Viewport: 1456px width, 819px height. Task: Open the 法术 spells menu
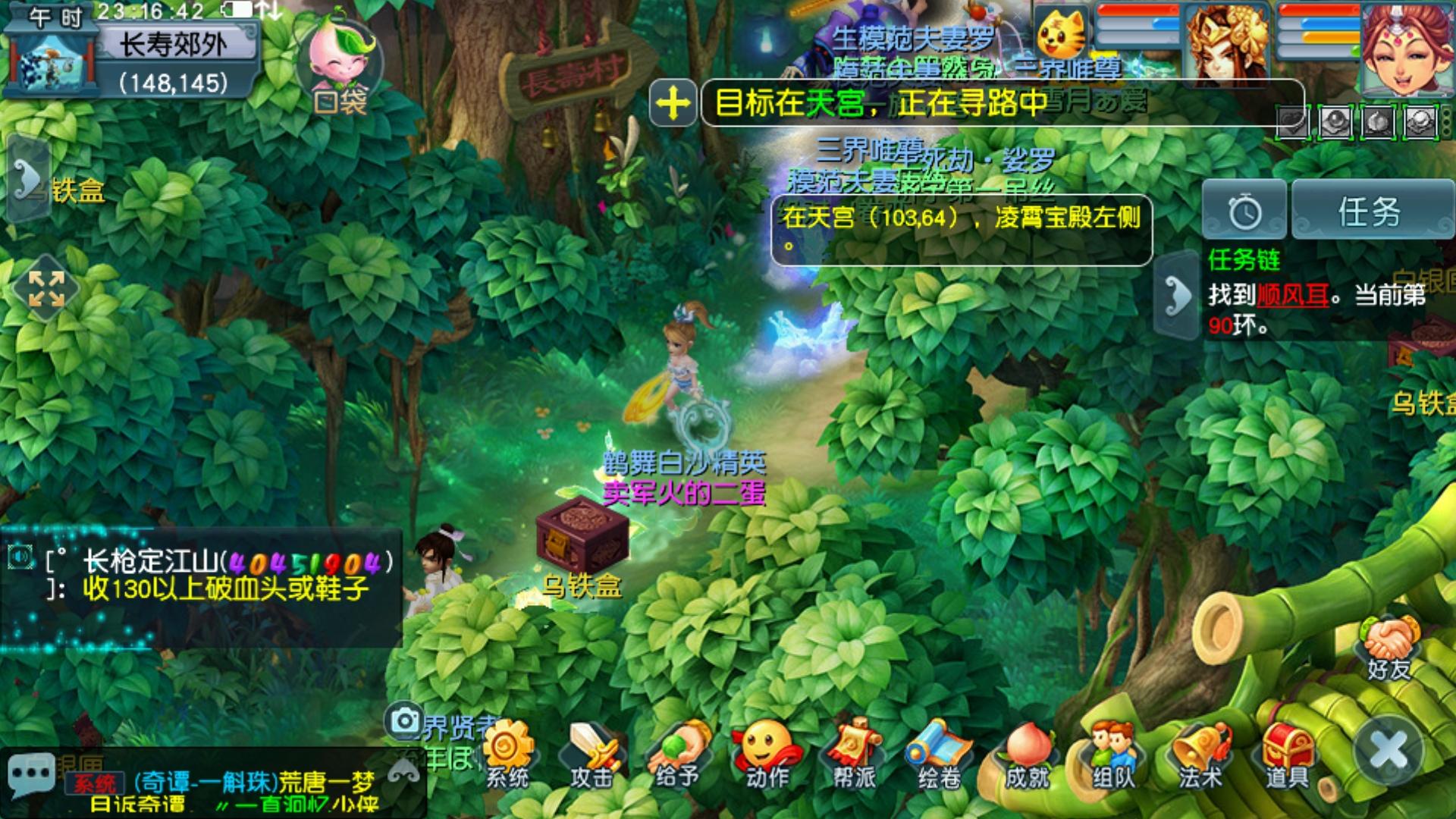tap(1200, 754)
